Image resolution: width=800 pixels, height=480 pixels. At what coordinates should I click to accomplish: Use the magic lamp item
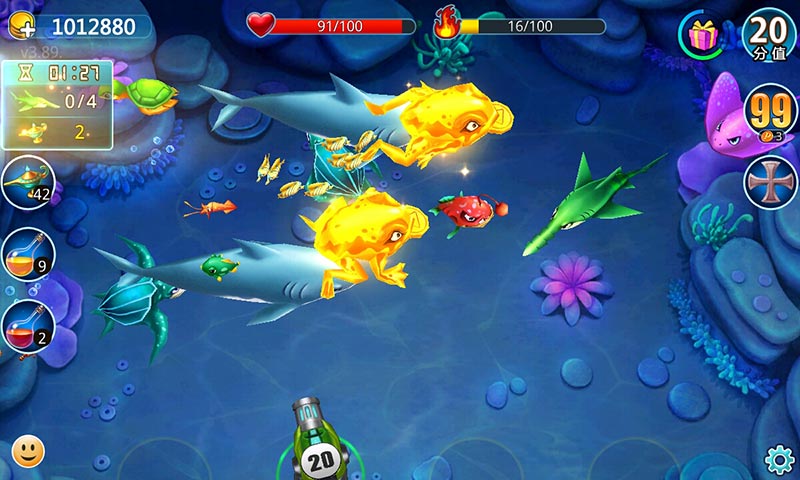click(27, 183)
